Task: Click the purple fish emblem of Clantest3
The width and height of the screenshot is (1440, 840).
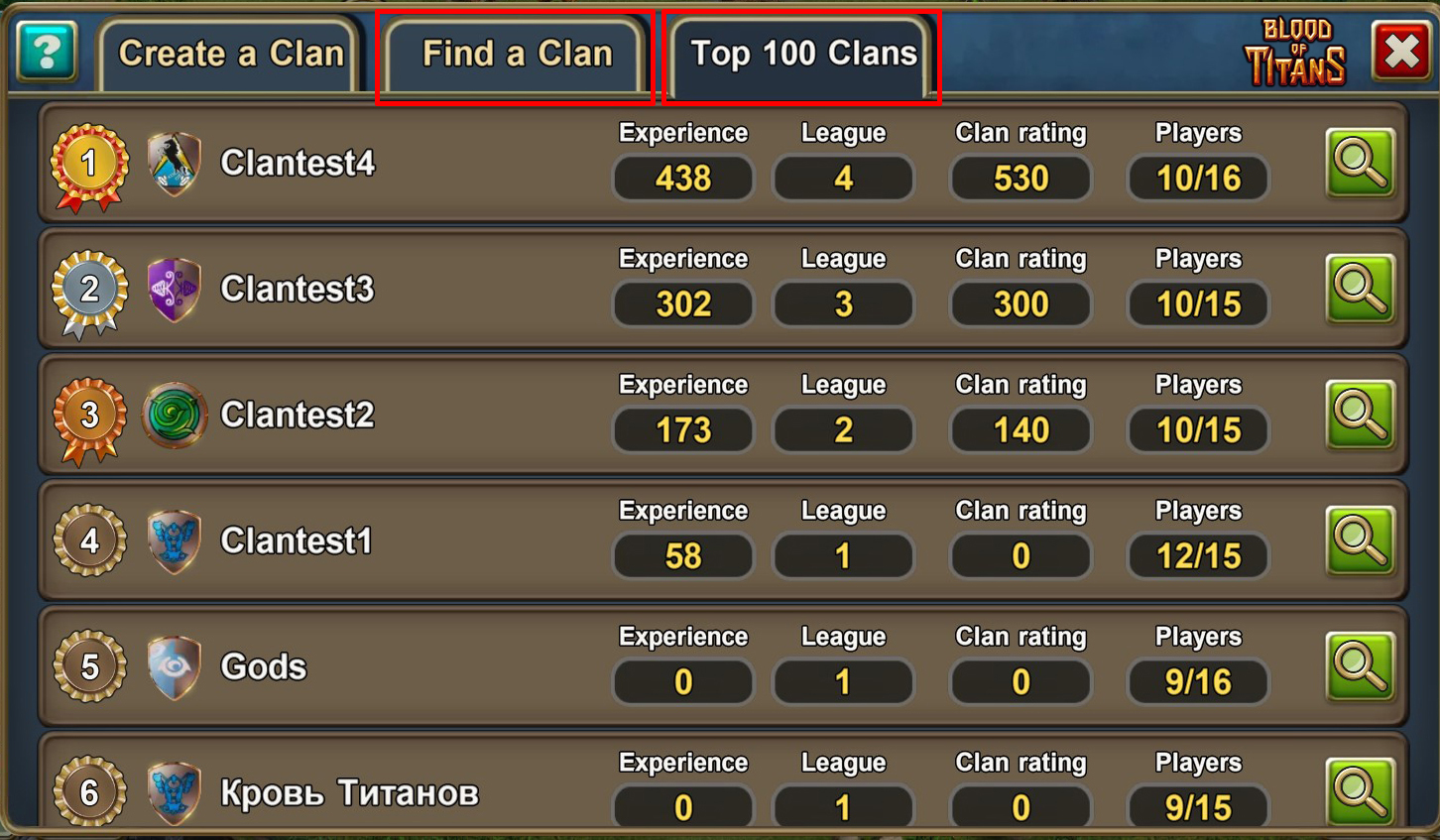Action: [175, 291]
